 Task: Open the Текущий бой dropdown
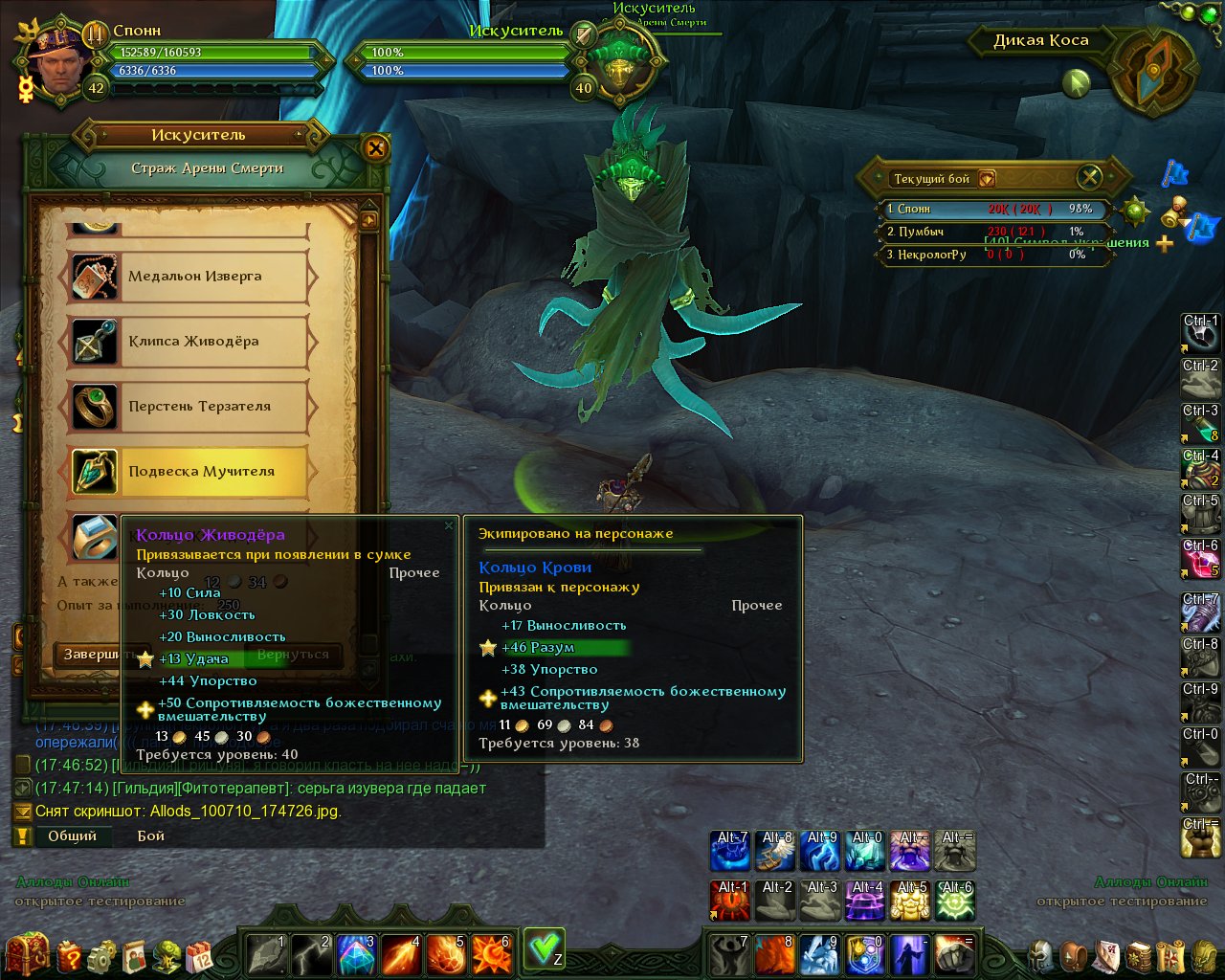point(987,179)
